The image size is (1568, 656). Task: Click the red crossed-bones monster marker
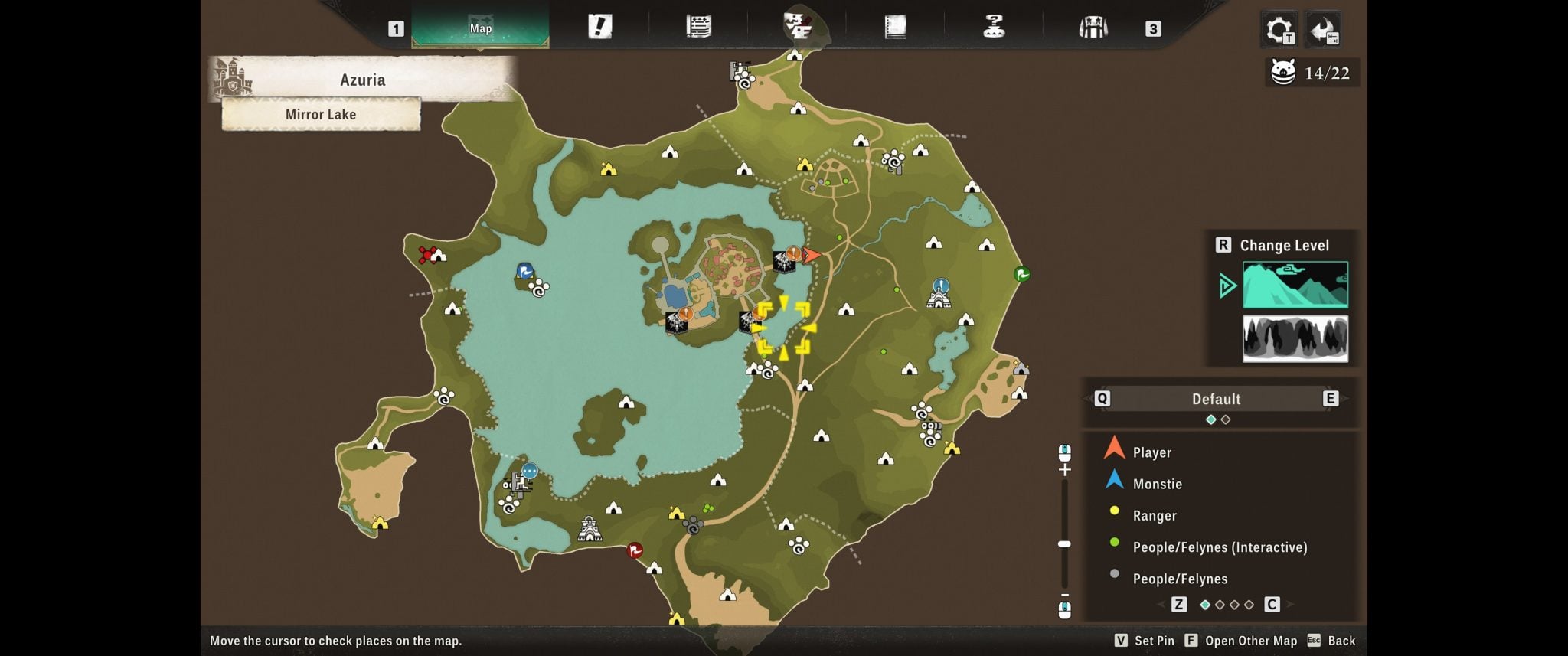(x=427, y=254)
